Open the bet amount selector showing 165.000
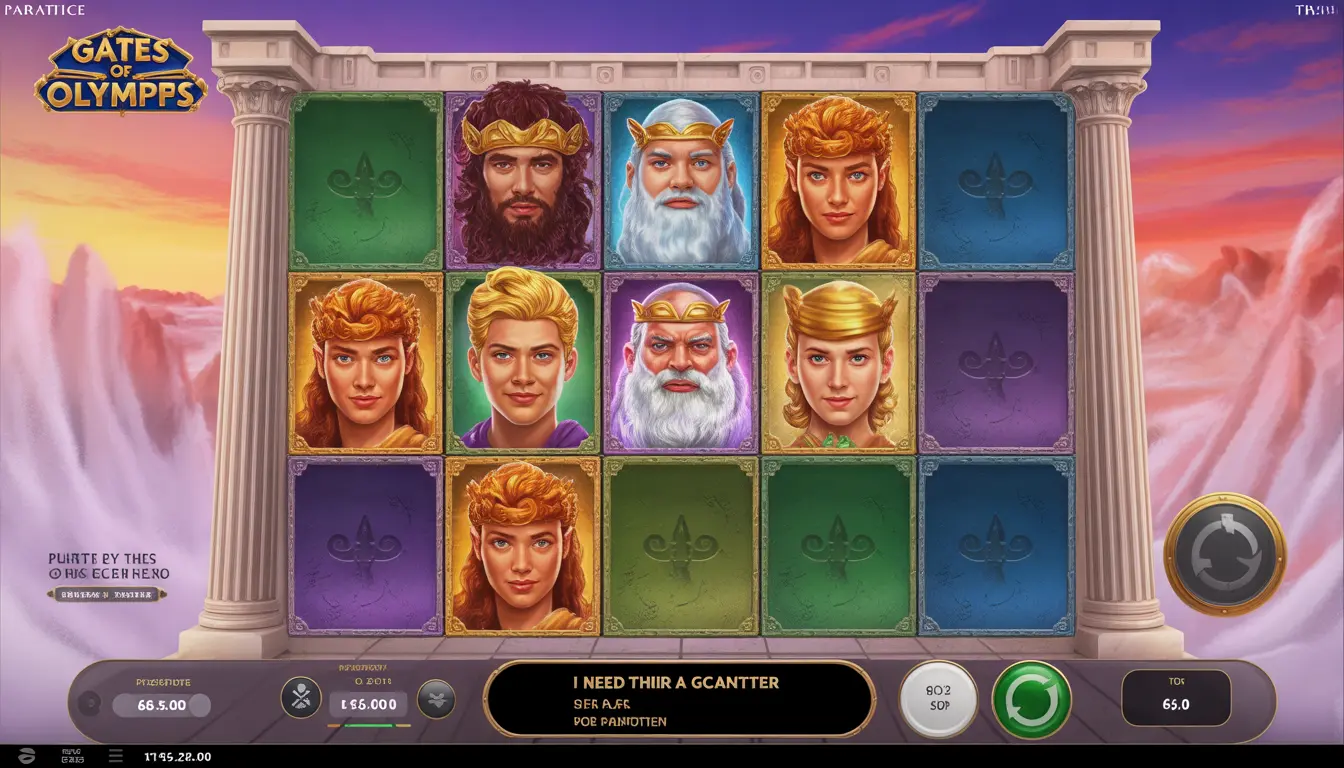1344x768 pixels. point(367,703)
